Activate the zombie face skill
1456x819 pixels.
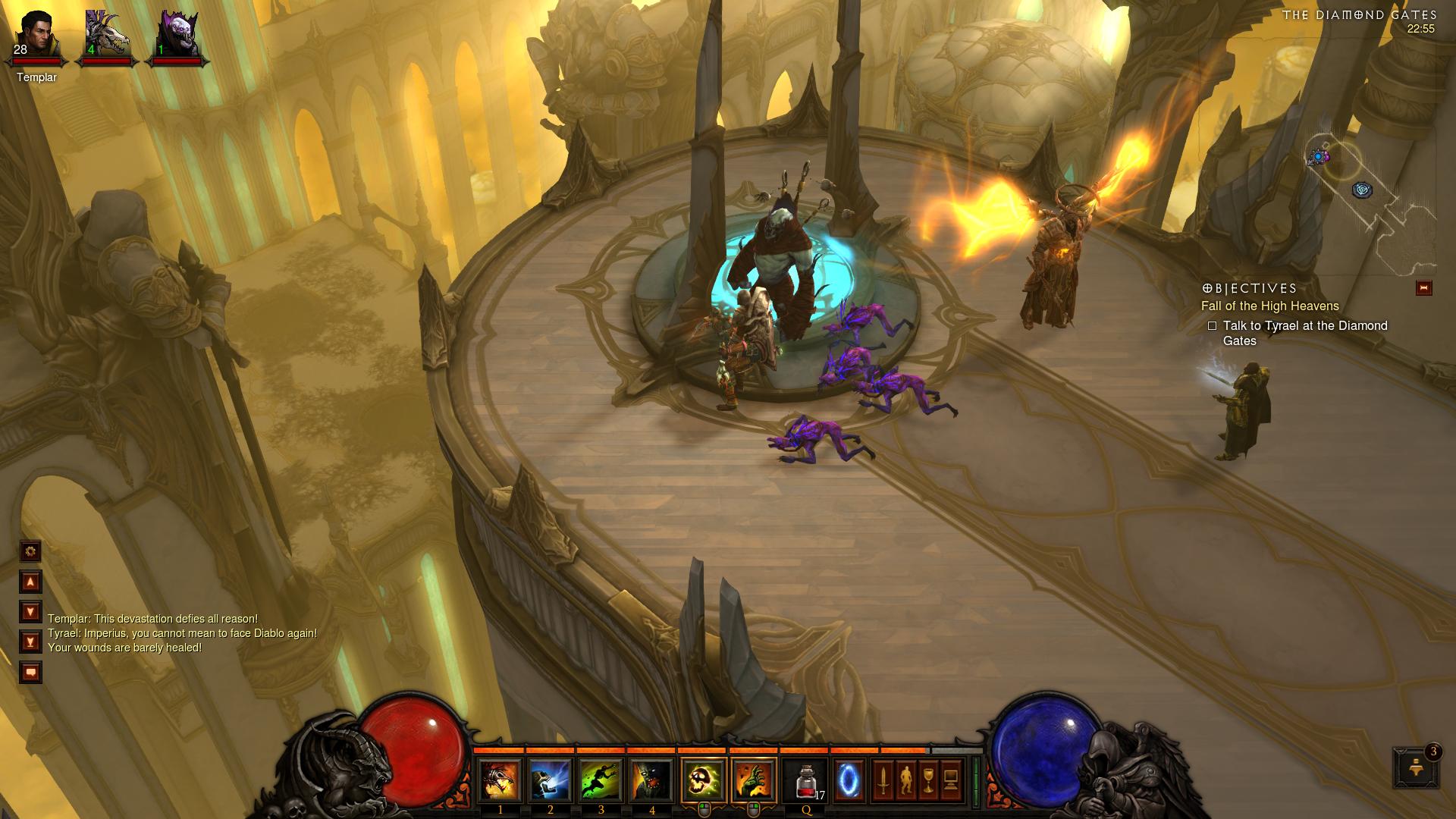[651, 780]
